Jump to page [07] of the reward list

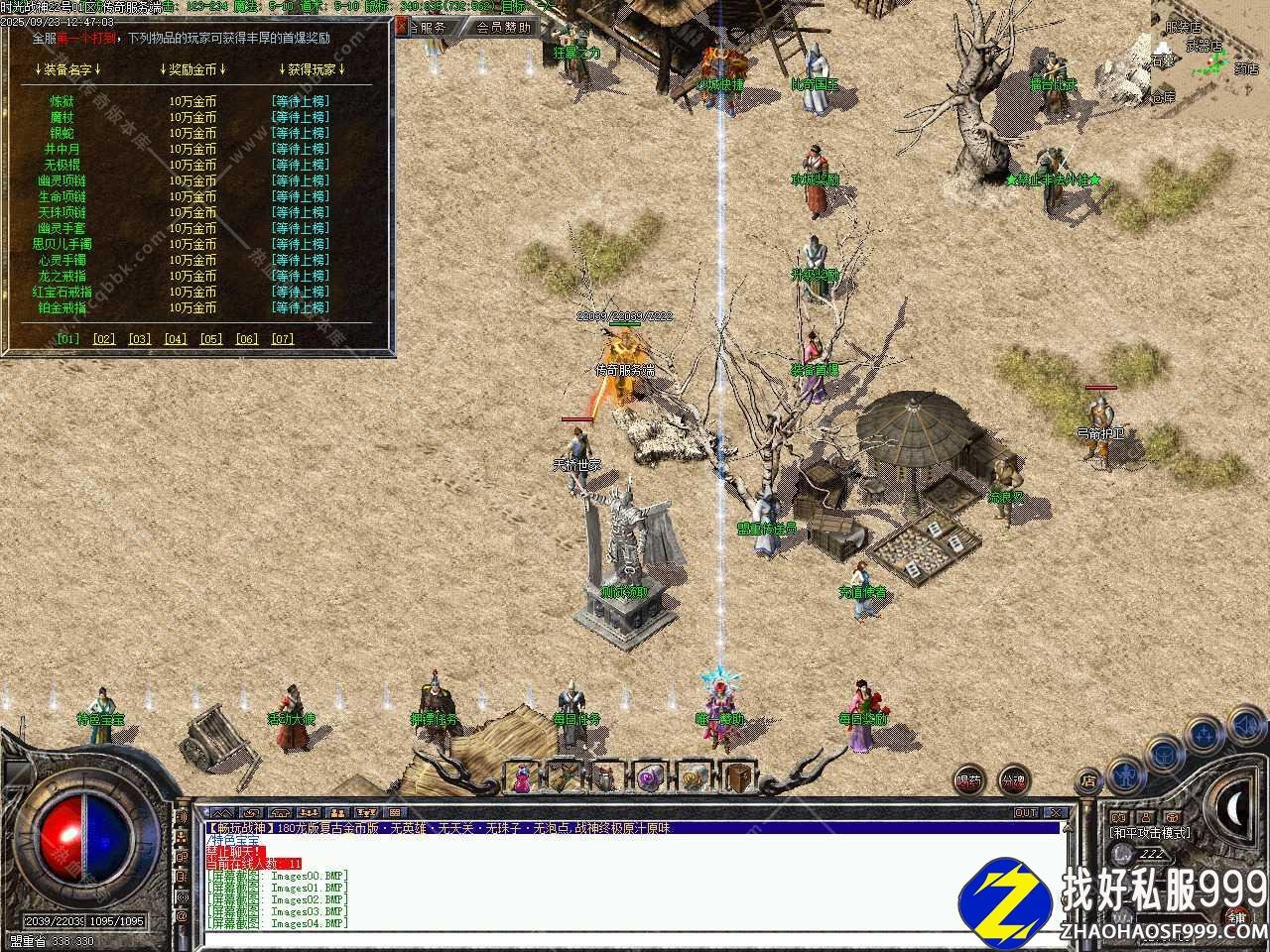coord(282,338)
